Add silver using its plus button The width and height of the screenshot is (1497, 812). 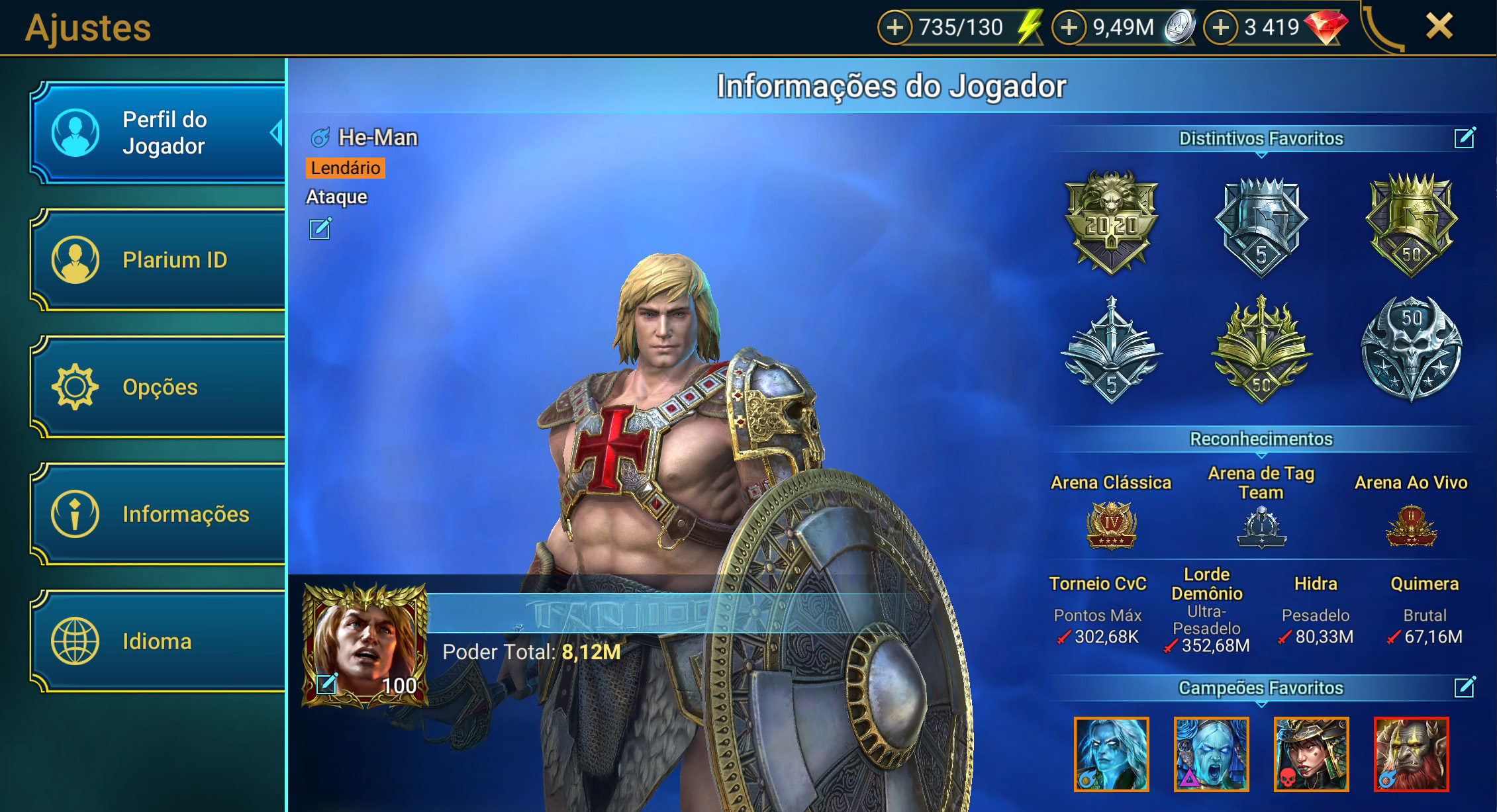pos(1069,28)
